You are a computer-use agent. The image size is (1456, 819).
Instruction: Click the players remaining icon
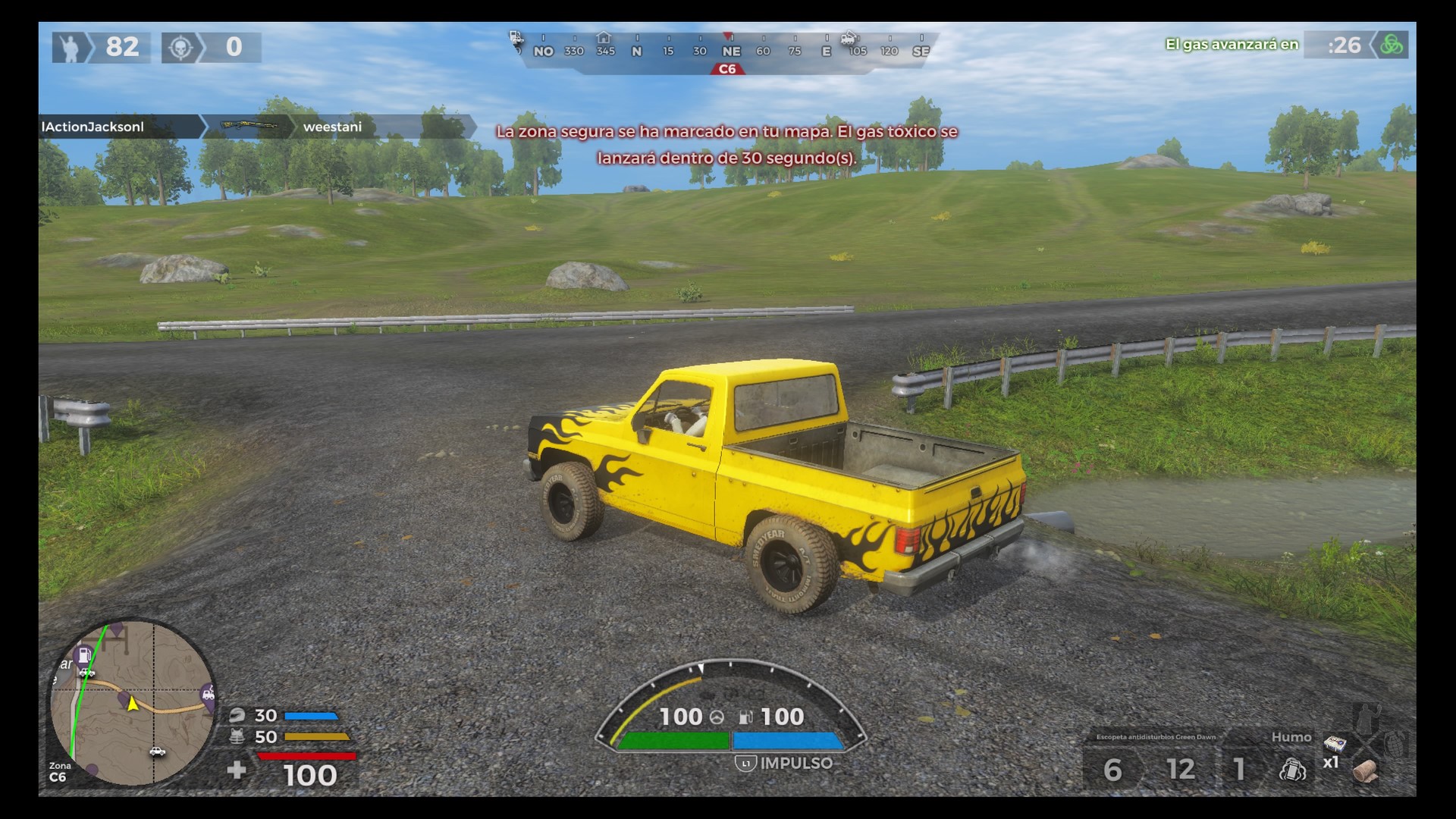(x=71, y=47)
